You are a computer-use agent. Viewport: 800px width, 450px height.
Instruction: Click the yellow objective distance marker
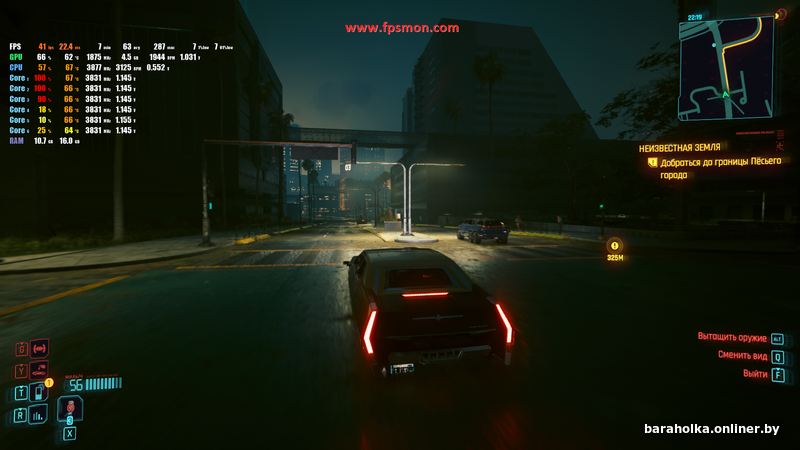click(615, 244)
